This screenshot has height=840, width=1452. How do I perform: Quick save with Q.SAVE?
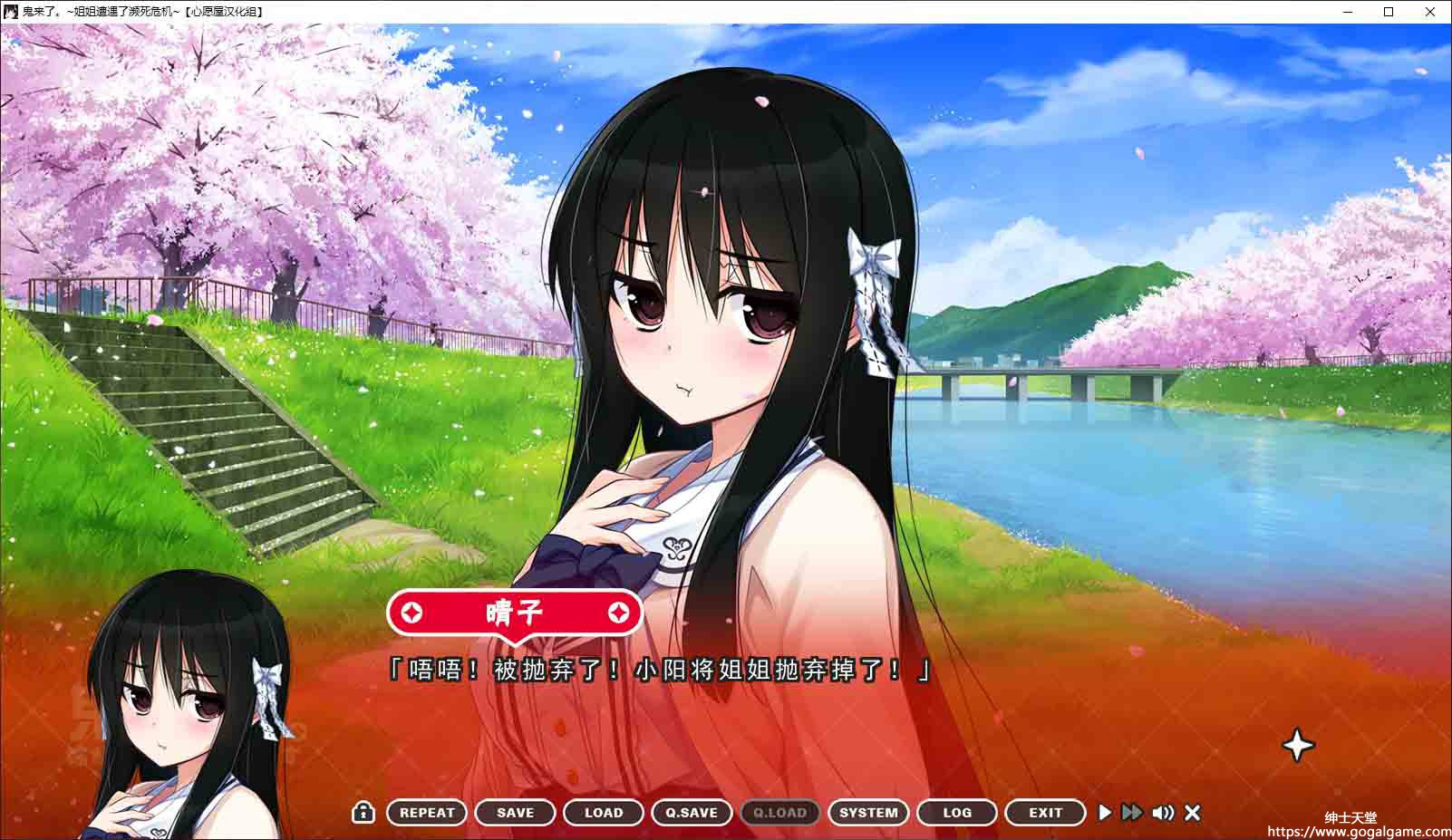tap(692, 813)
